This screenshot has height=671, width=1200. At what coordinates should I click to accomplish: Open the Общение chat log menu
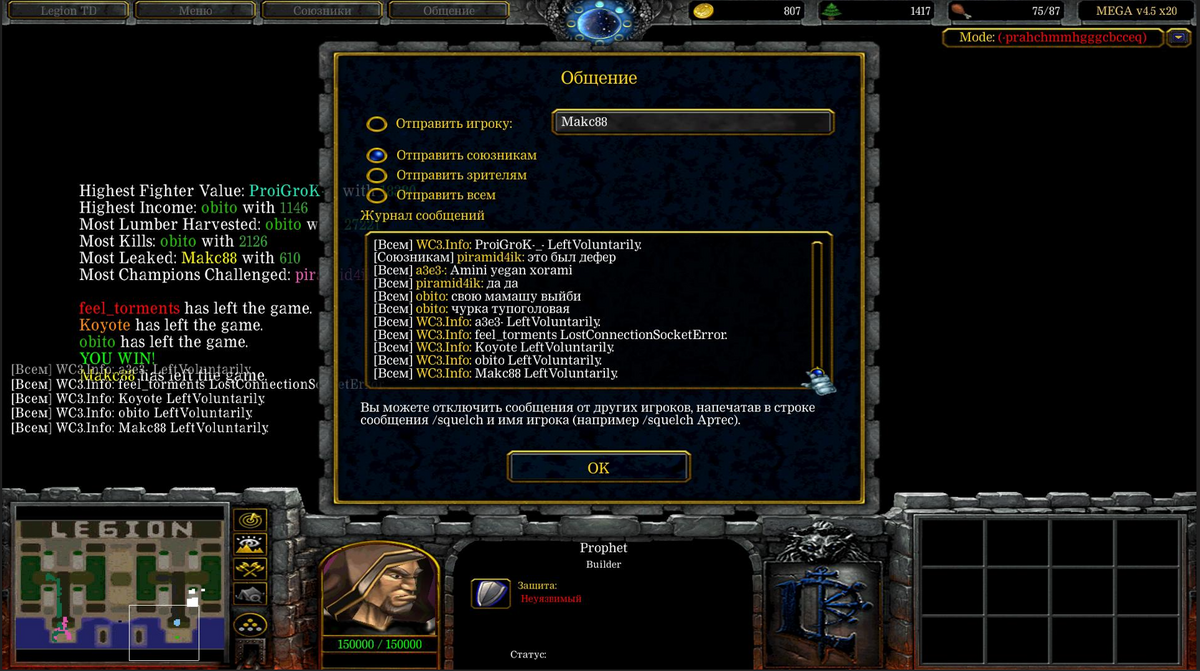[x=448, y=11]
